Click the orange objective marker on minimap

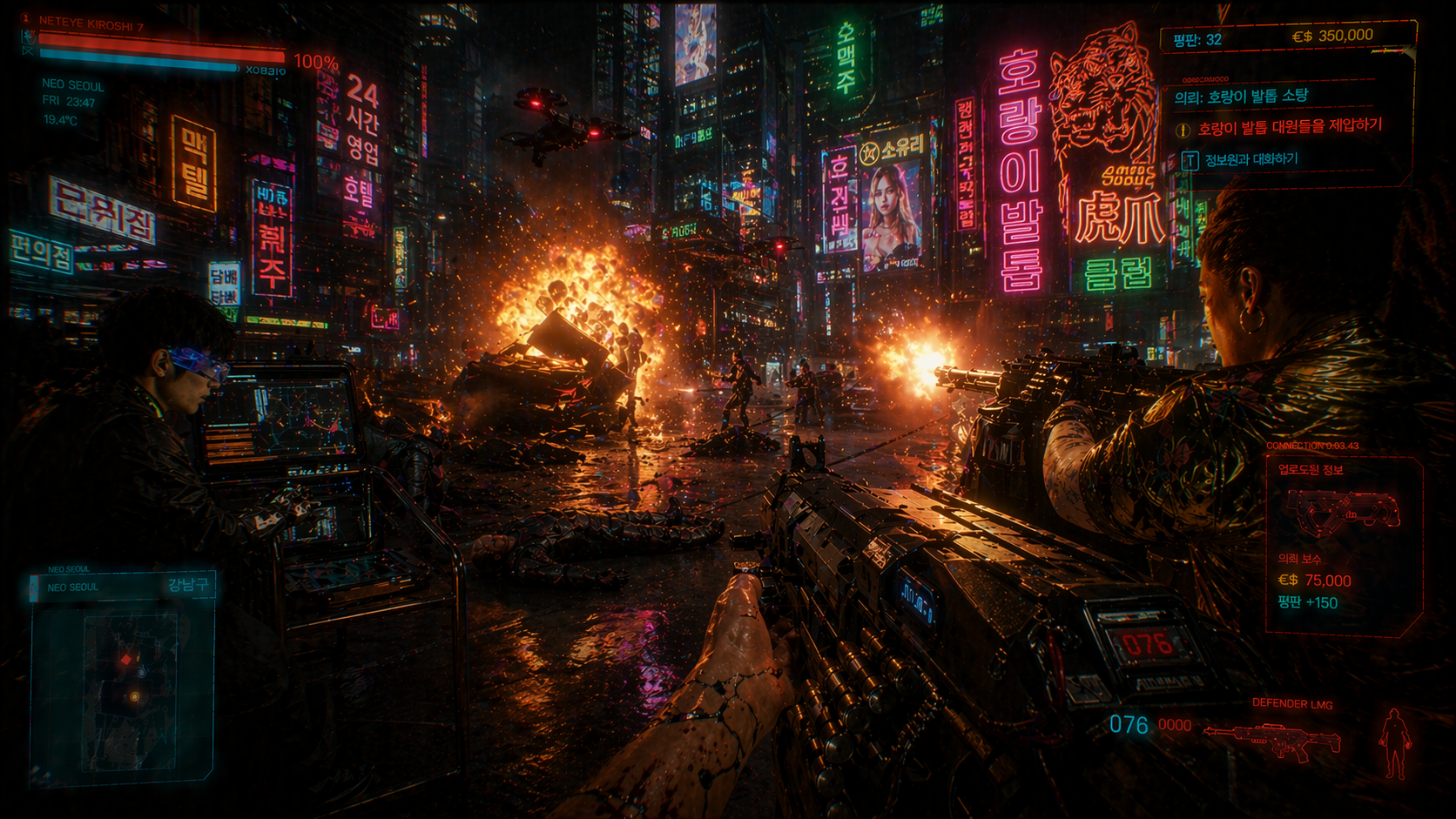tap(134, 696)
